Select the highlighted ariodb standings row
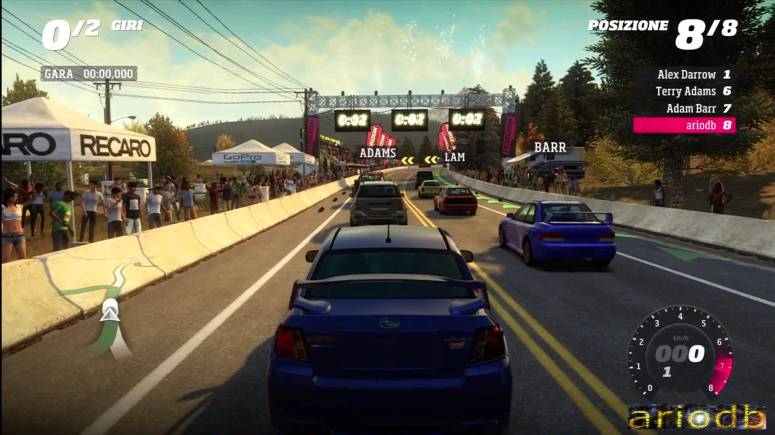 point(685,125)
